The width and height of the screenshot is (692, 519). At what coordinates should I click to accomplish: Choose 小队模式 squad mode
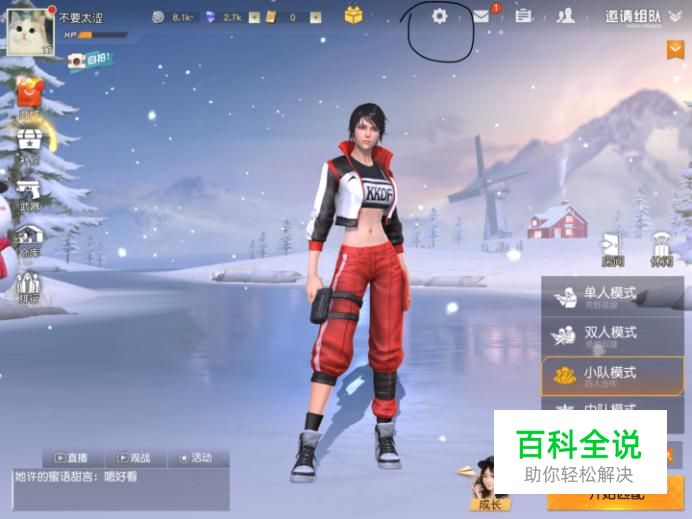(x=603, y=375)
